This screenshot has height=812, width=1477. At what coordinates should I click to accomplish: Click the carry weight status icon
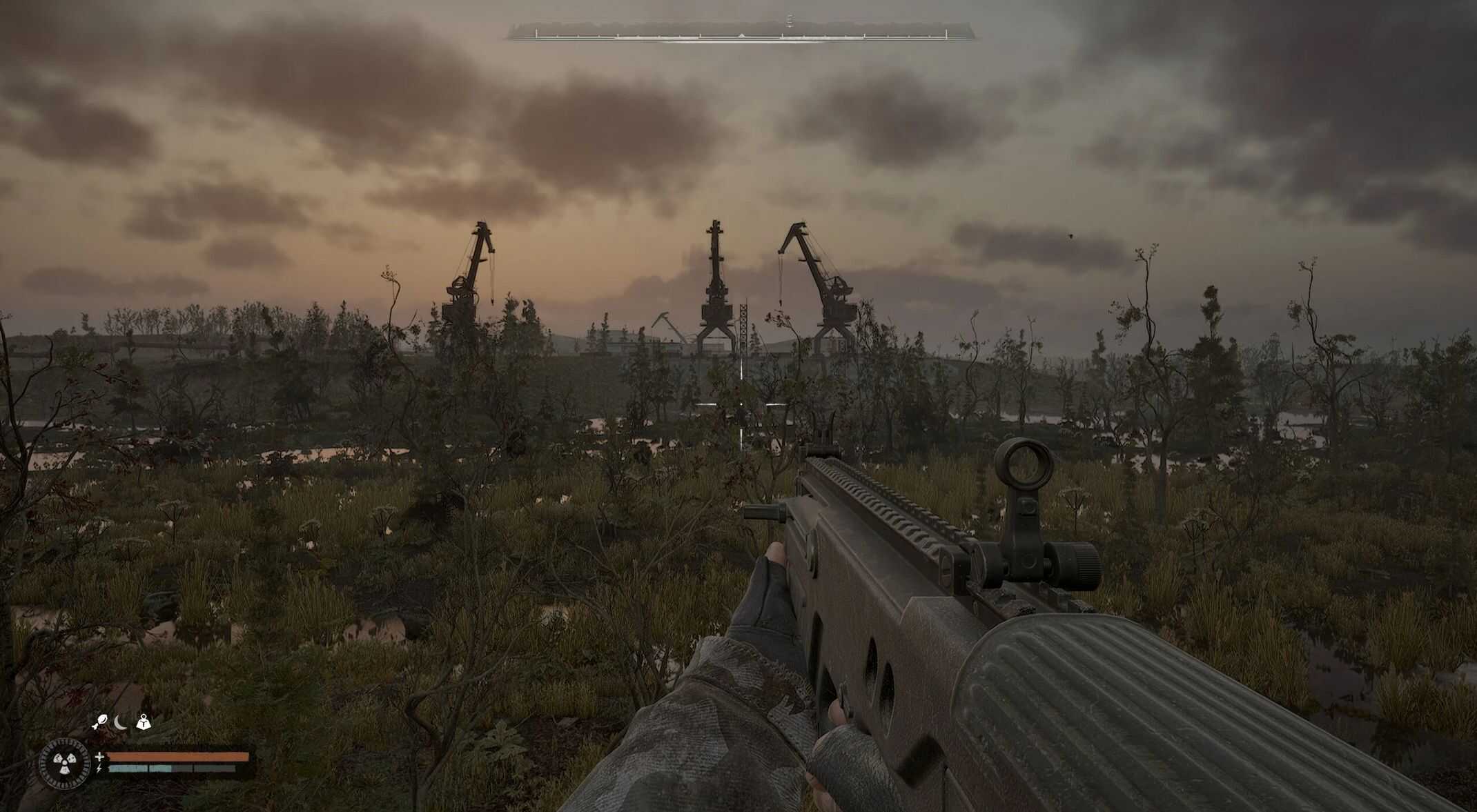(x=144, y=723)
